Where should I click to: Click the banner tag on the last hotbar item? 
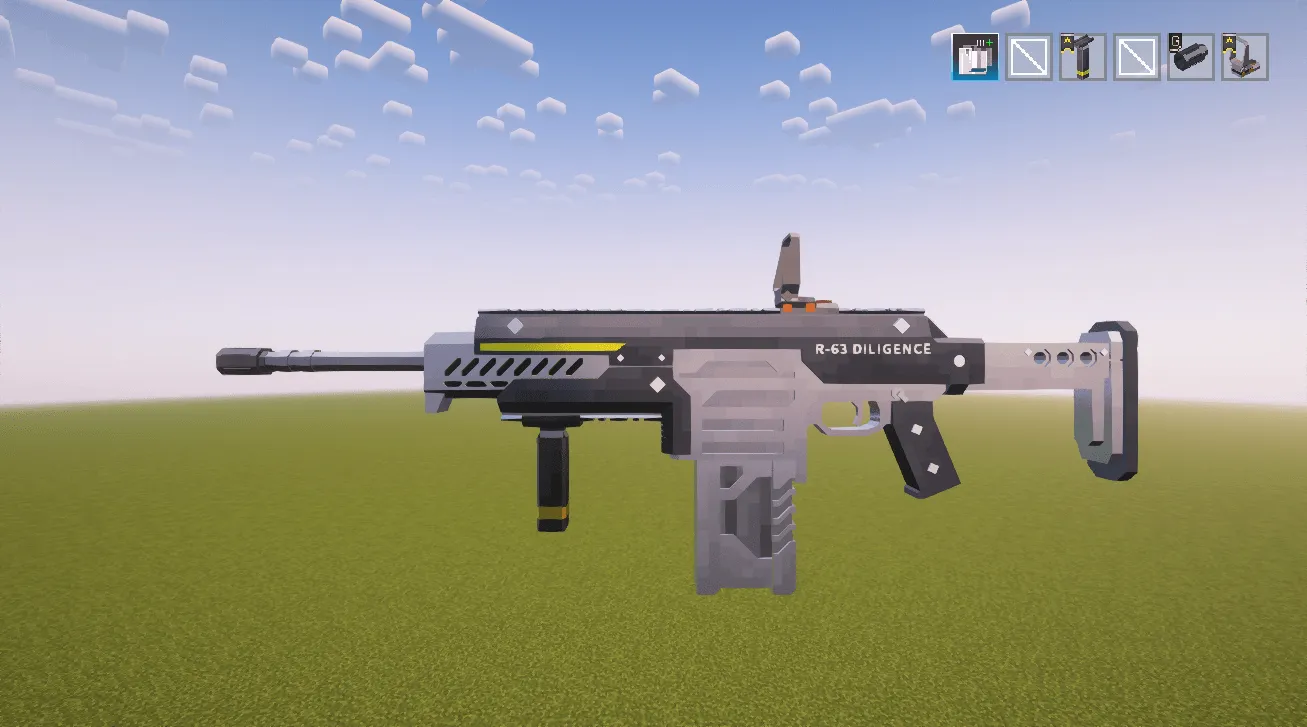(x=1229, y=44)
